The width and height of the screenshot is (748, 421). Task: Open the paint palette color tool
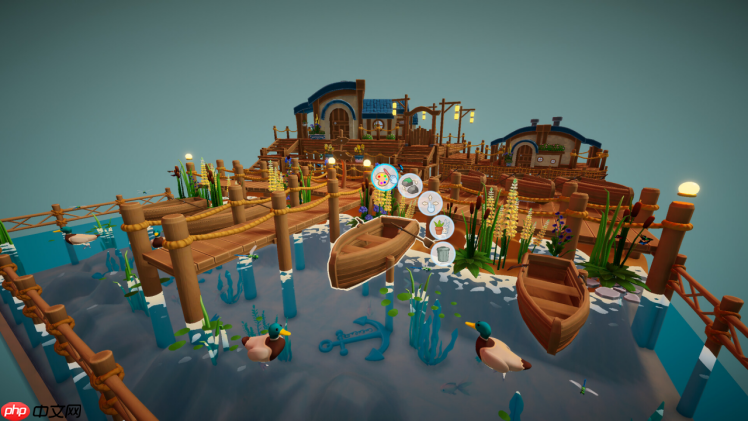[384, 178]
